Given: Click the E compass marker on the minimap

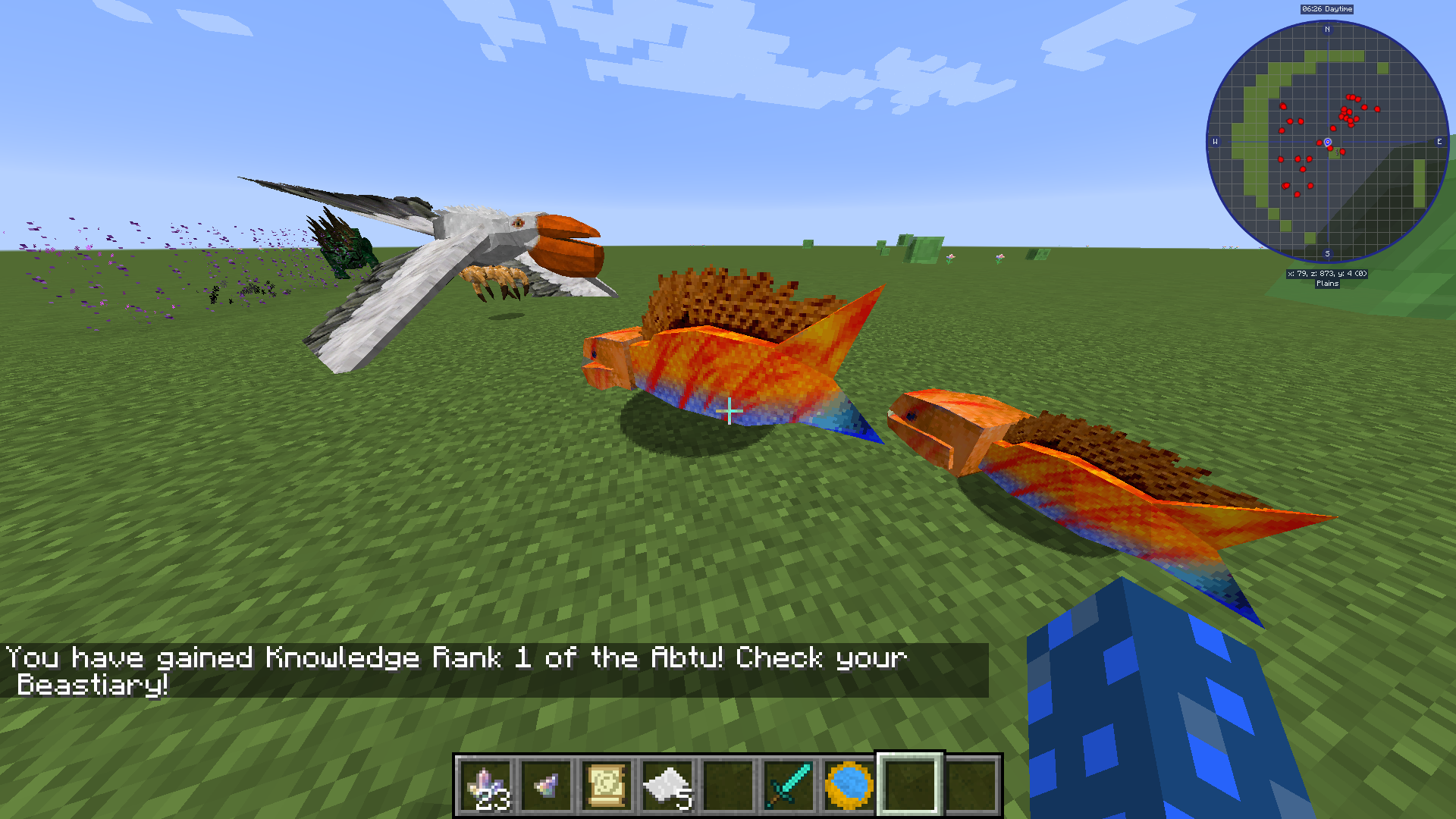Looking at the screenshot, I should [1440, 141].
